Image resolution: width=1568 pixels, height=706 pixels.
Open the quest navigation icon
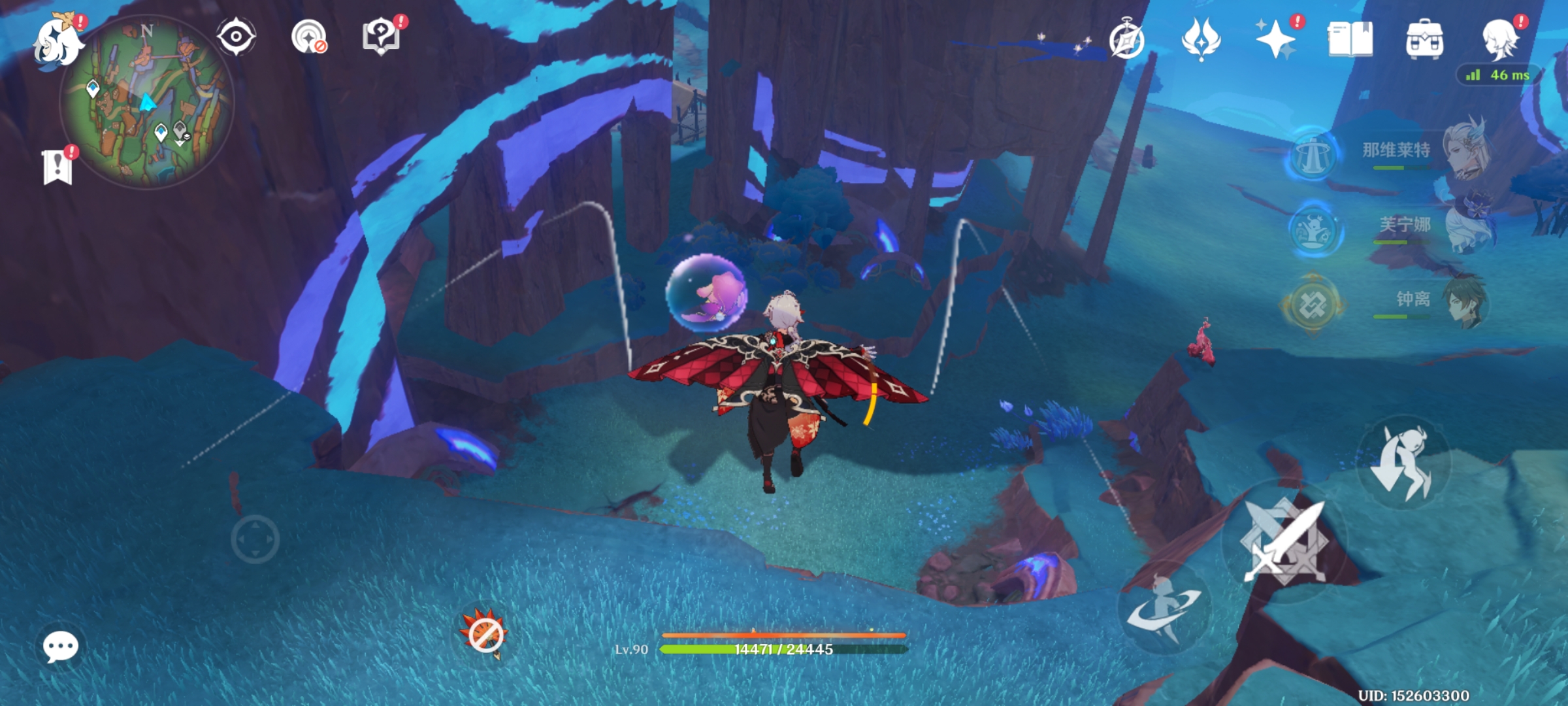(308, 37)
